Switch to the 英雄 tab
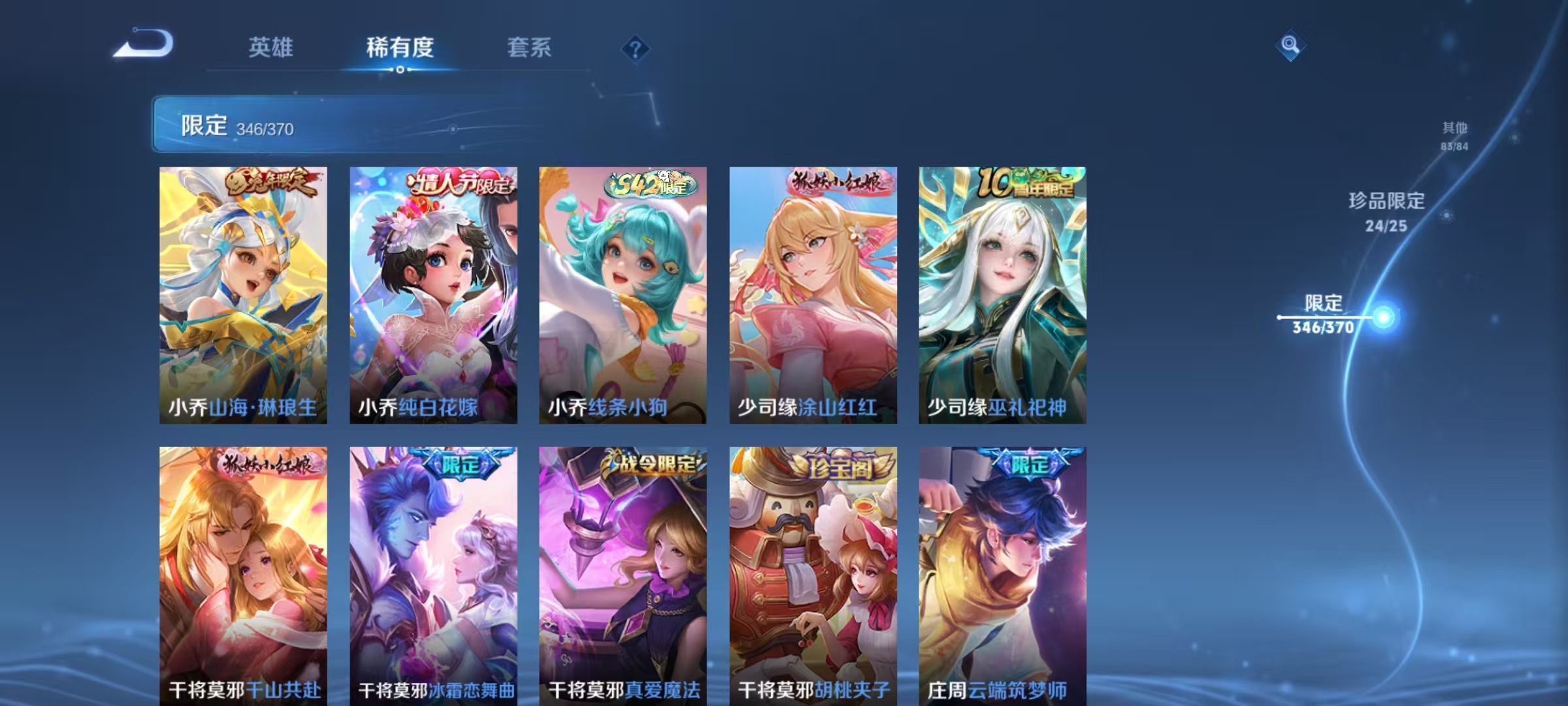Screen dimensions: 1568x706 270,48
